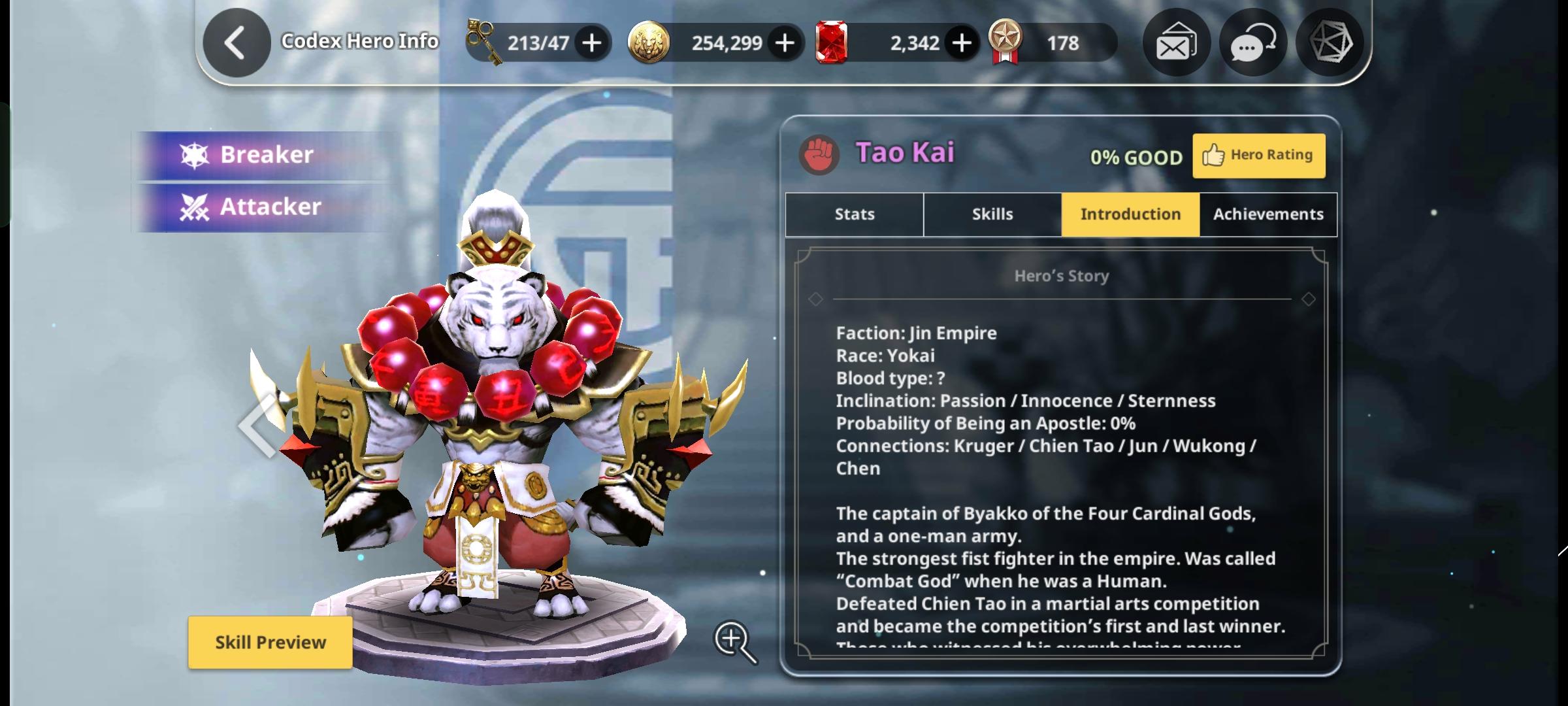Collapse the Hero's Story section diamond marker
The width and height of the screenshot is (1568, 706).
coord(815,299)
